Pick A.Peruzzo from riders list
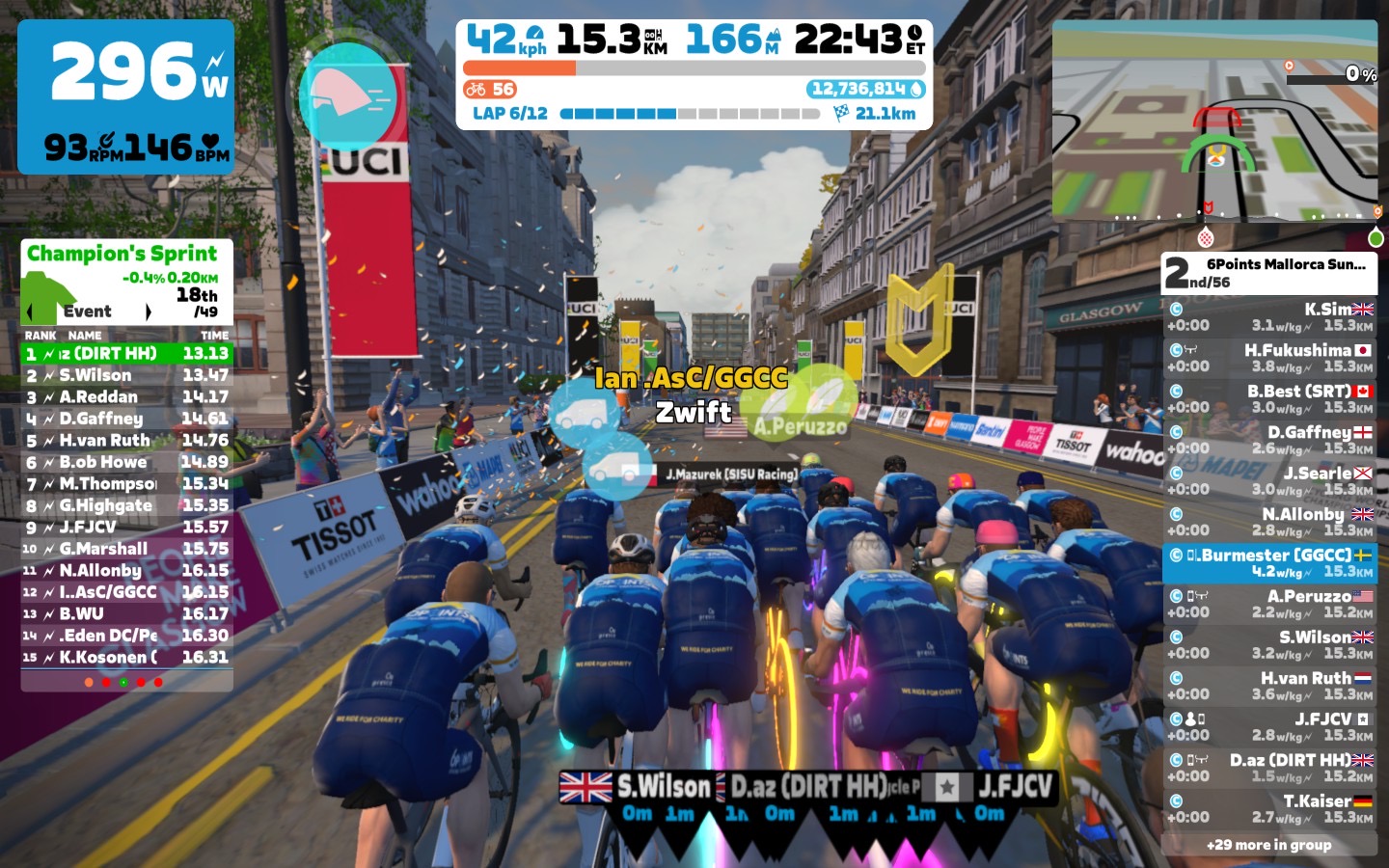 point(1269,604)
